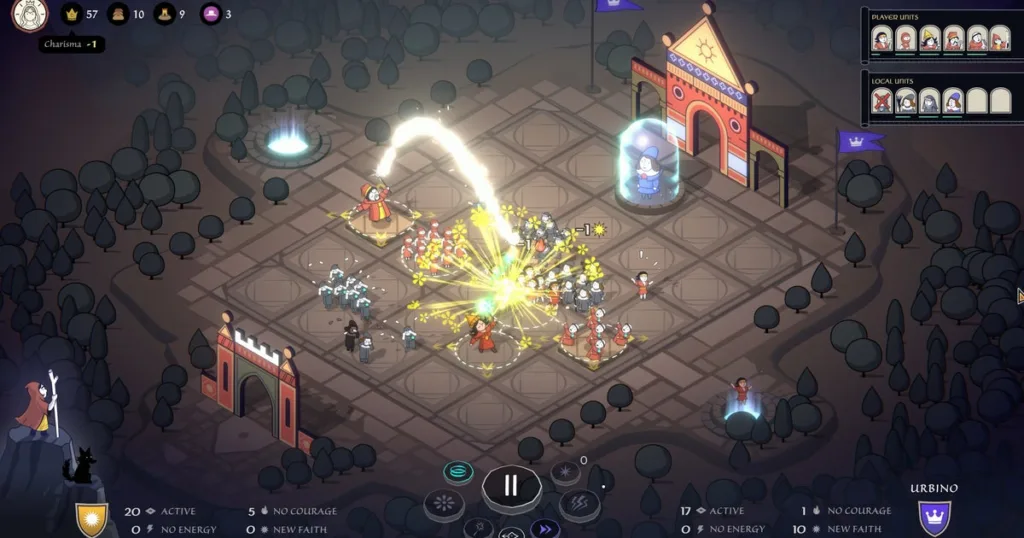Pause the battle with the center button
Image resolution: width=1024 pixels, height=538 pixels.
(511, 487)
